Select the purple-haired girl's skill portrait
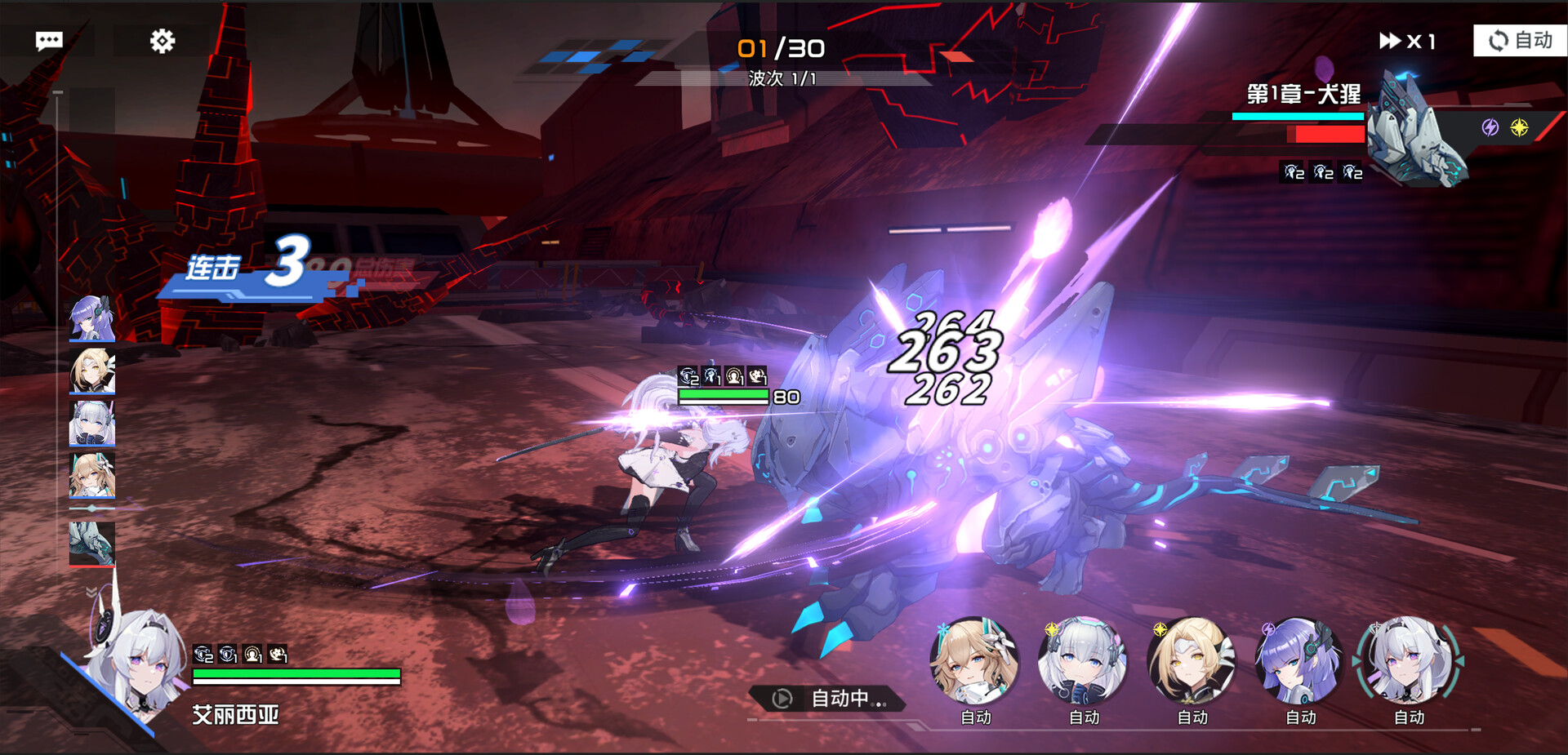 coord(1300,661)
